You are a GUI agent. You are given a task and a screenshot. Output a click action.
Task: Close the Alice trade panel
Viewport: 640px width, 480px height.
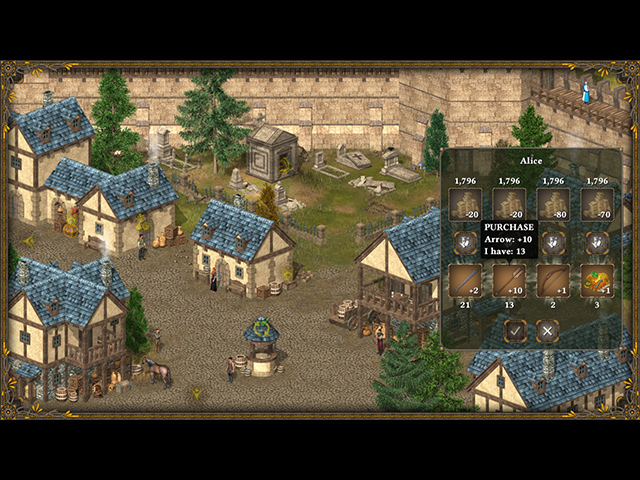click(x=547, y=330)
